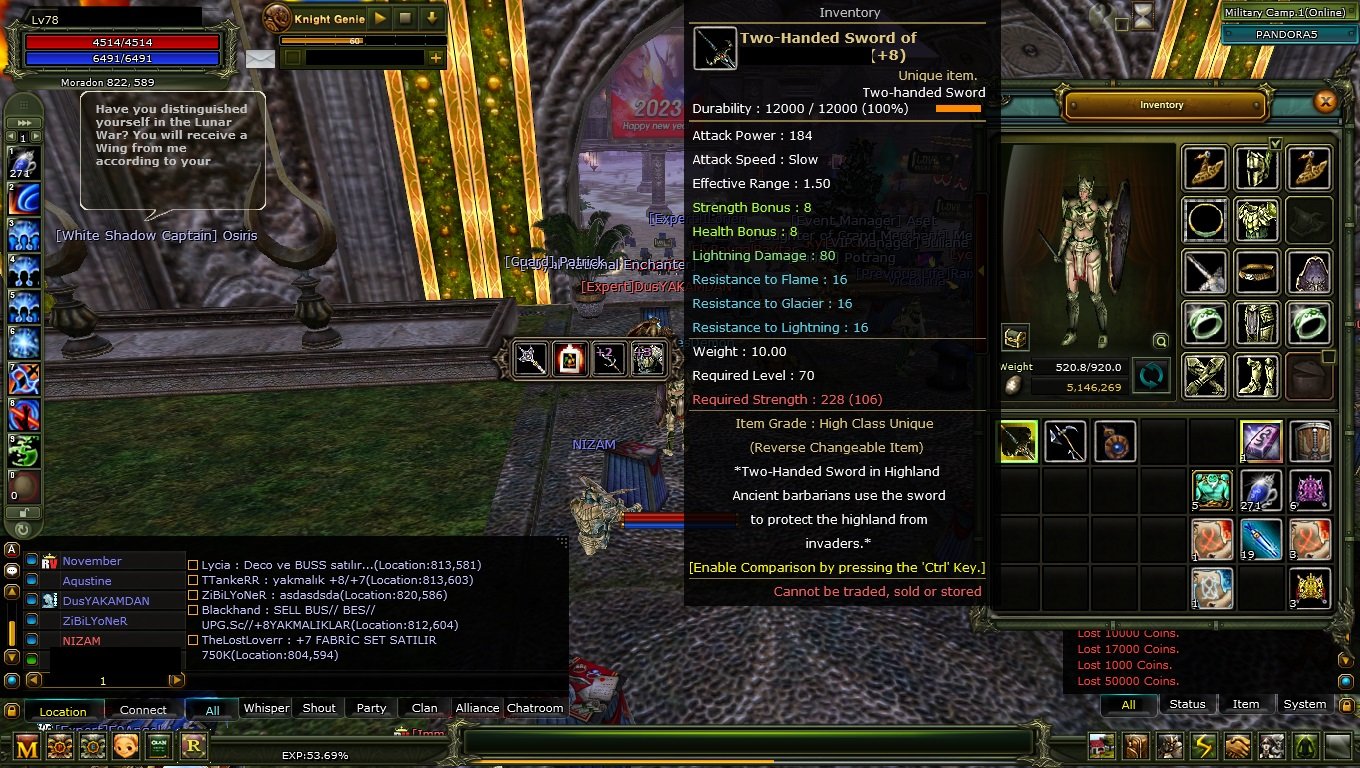This screenshot has width=1360, height=768.
Task: Activate the yellow lightning bolt icon
Action: pos(1202,746)
